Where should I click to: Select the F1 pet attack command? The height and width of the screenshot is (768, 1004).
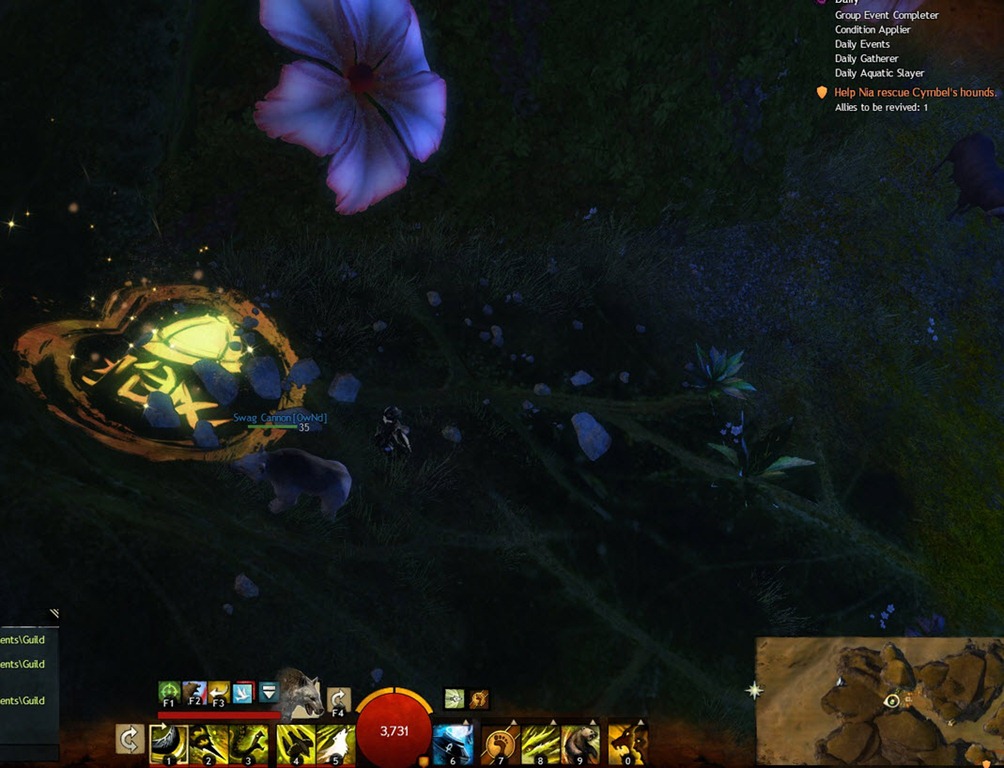pos(169,692)
